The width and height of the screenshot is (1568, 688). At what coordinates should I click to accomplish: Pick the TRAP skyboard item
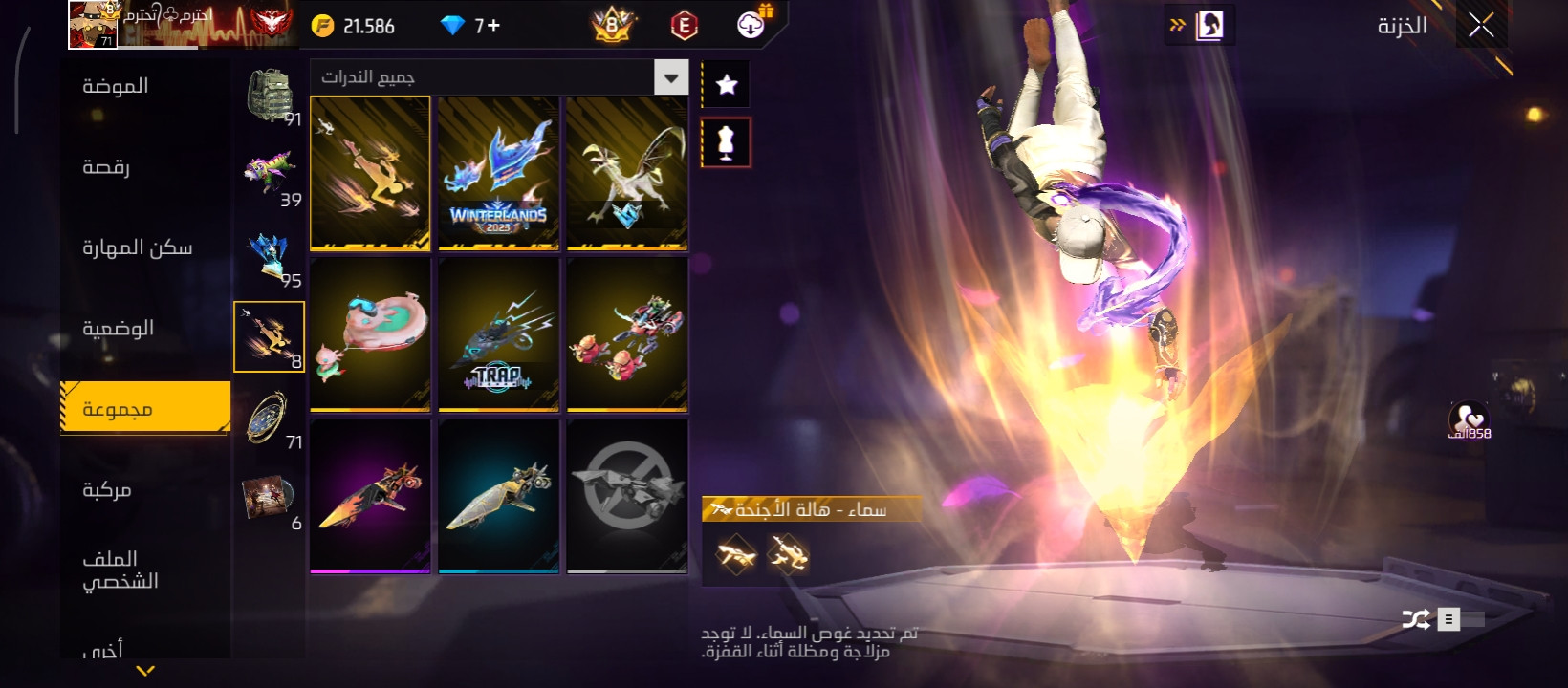(x=498, y=333)
